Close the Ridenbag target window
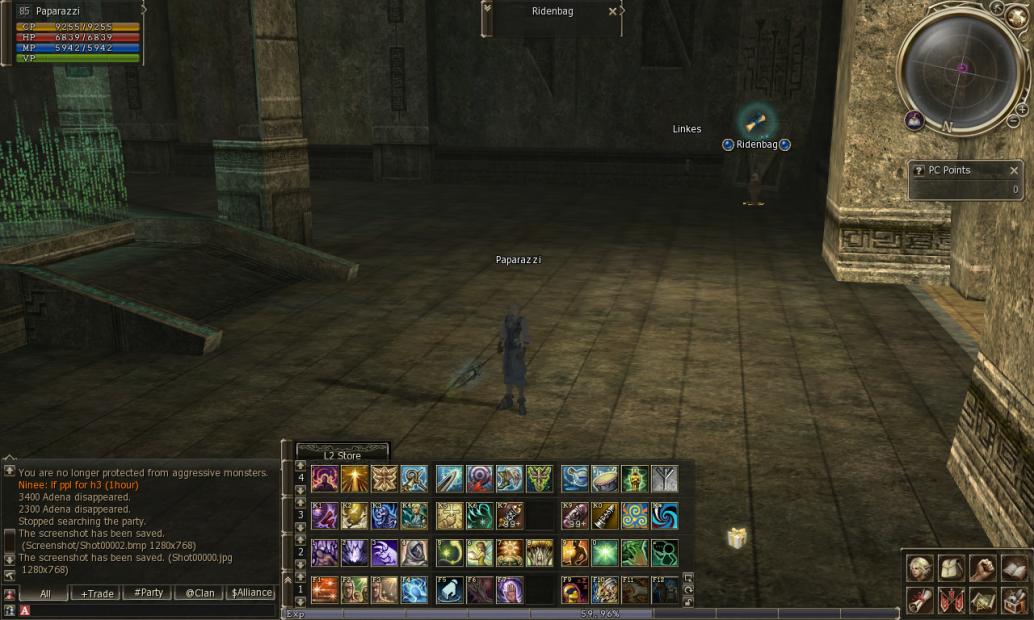 pos(612,12)
